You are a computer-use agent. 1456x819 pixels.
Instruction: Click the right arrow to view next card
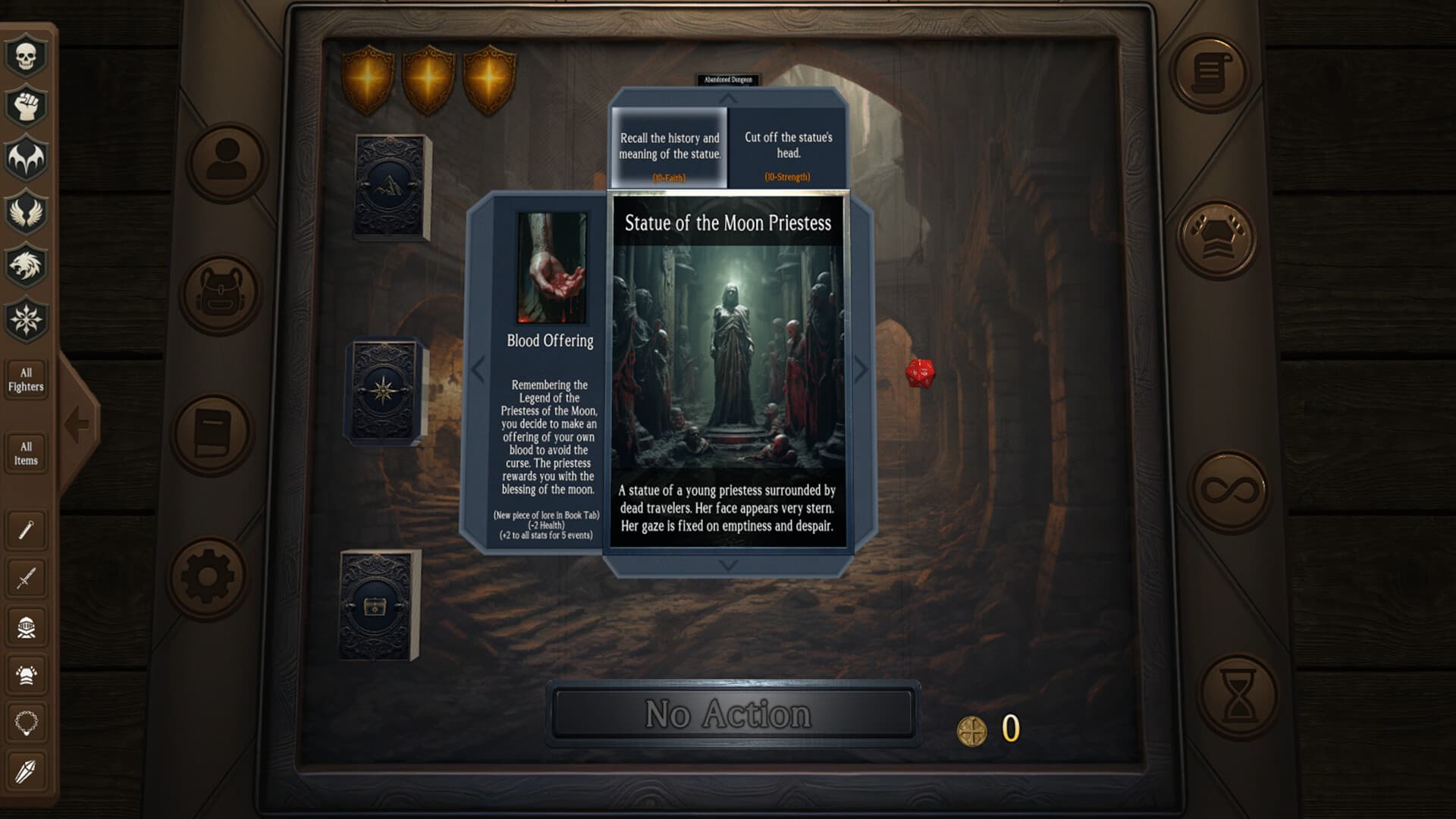[861, 370]
